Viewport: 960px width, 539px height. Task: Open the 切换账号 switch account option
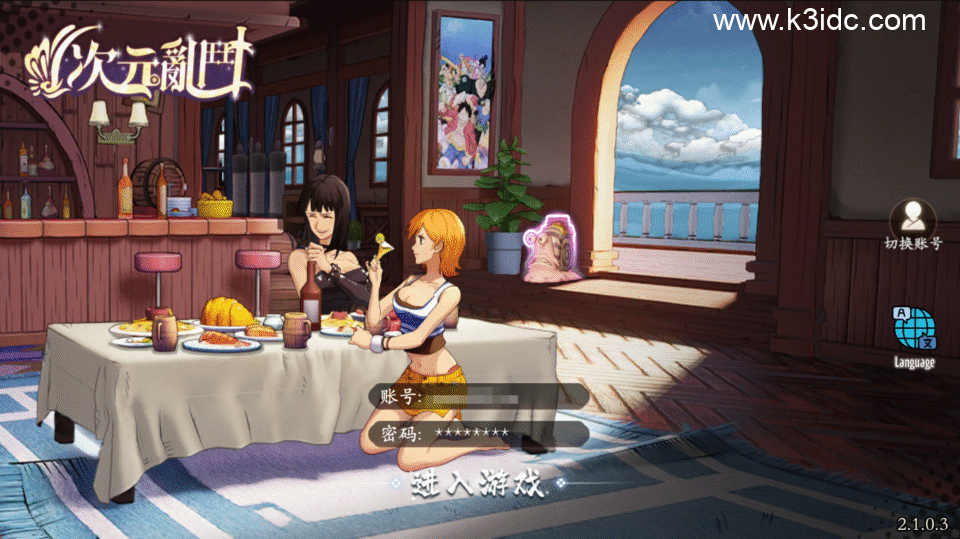coord(913,221)
